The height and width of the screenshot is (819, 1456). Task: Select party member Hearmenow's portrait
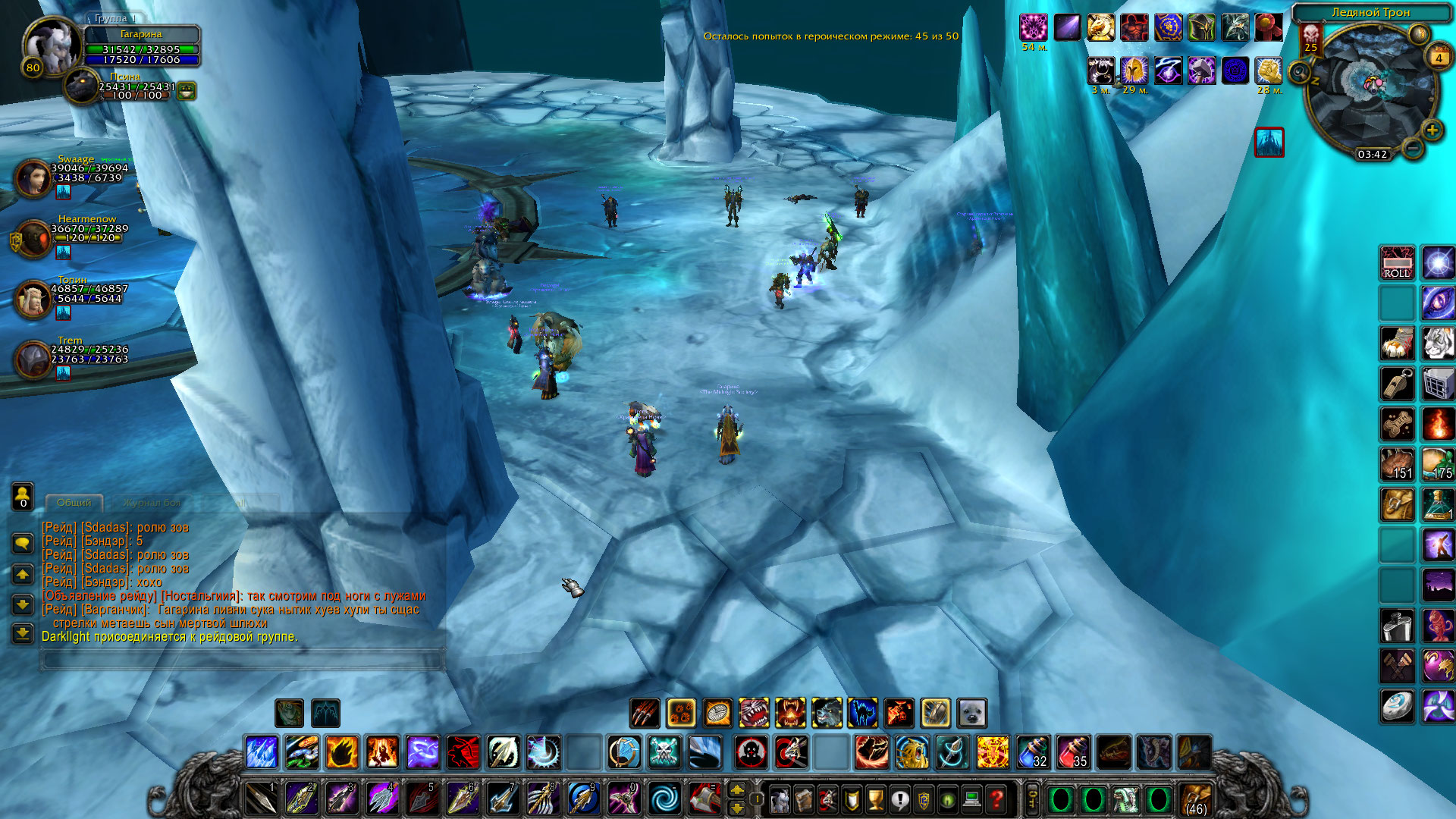click(33, 239)
